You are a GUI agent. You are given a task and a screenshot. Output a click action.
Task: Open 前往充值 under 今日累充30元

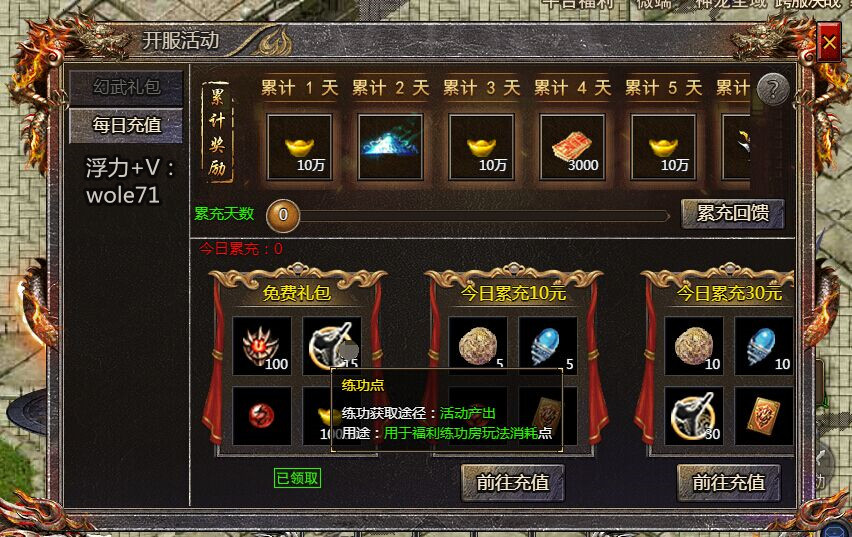point(728,482)
